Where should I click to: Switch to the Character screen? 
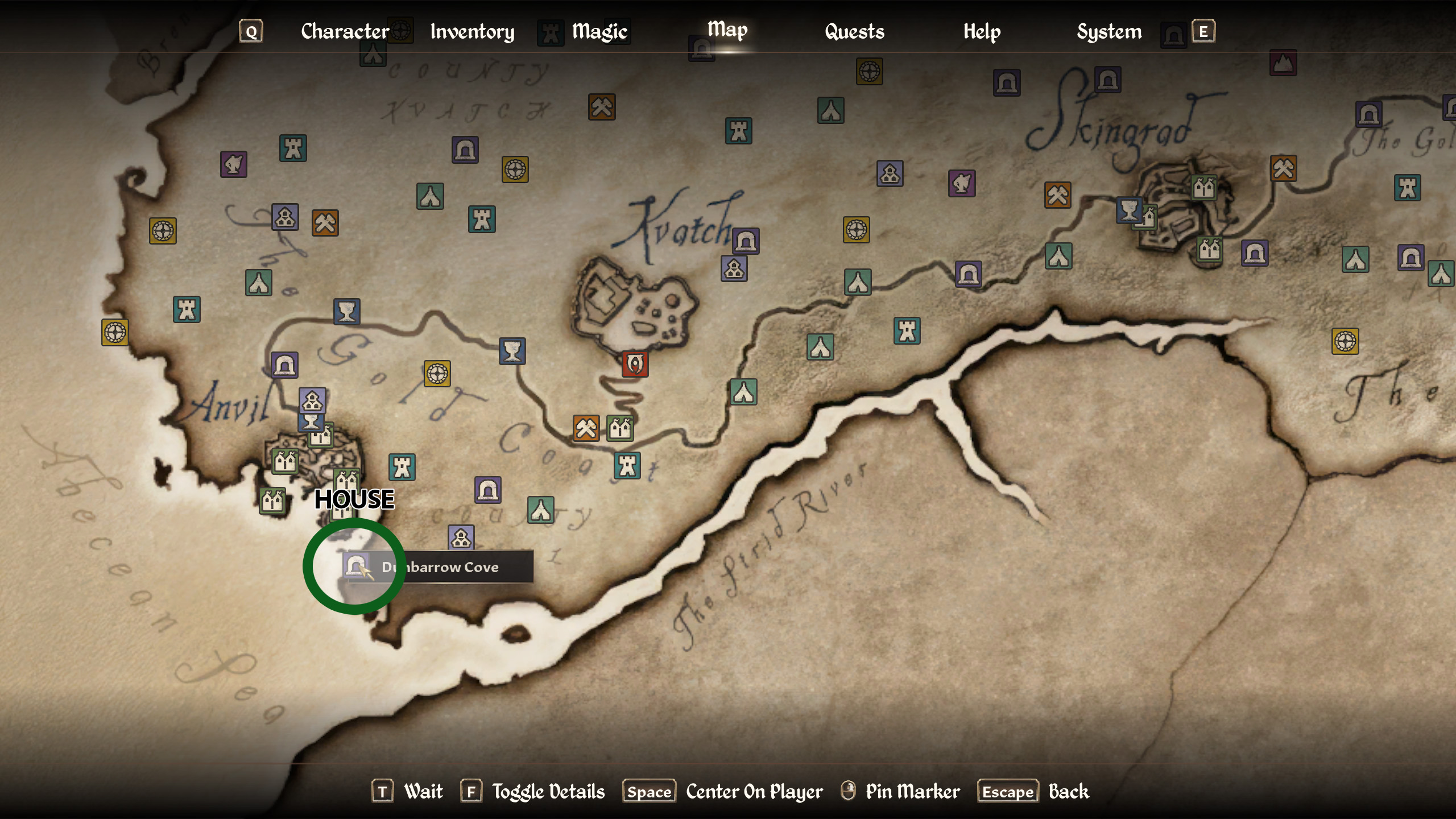tap(345, 31)
